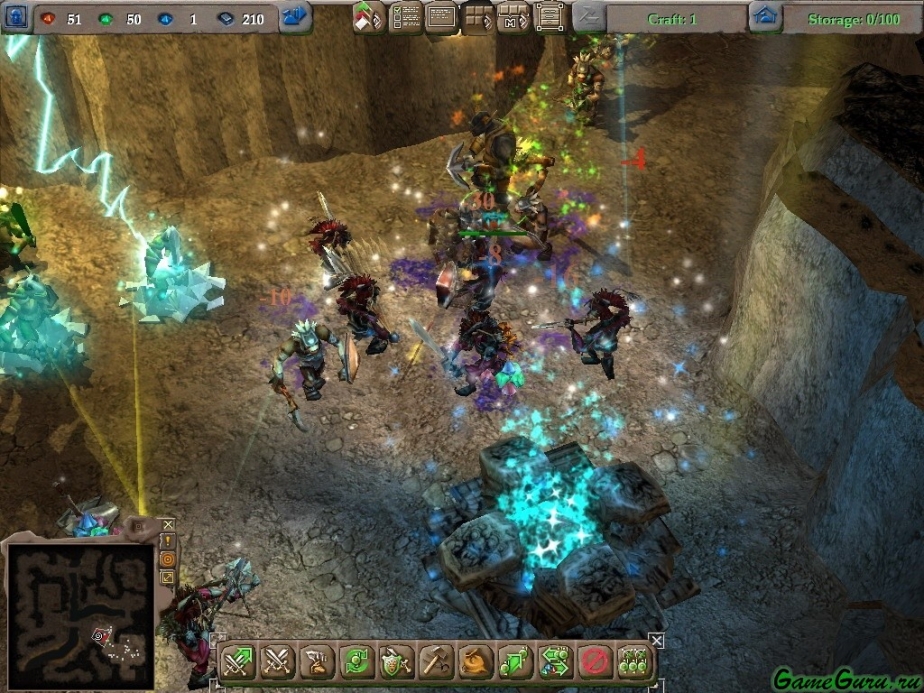Choose the crossed swords attack command

coord(277,661)
